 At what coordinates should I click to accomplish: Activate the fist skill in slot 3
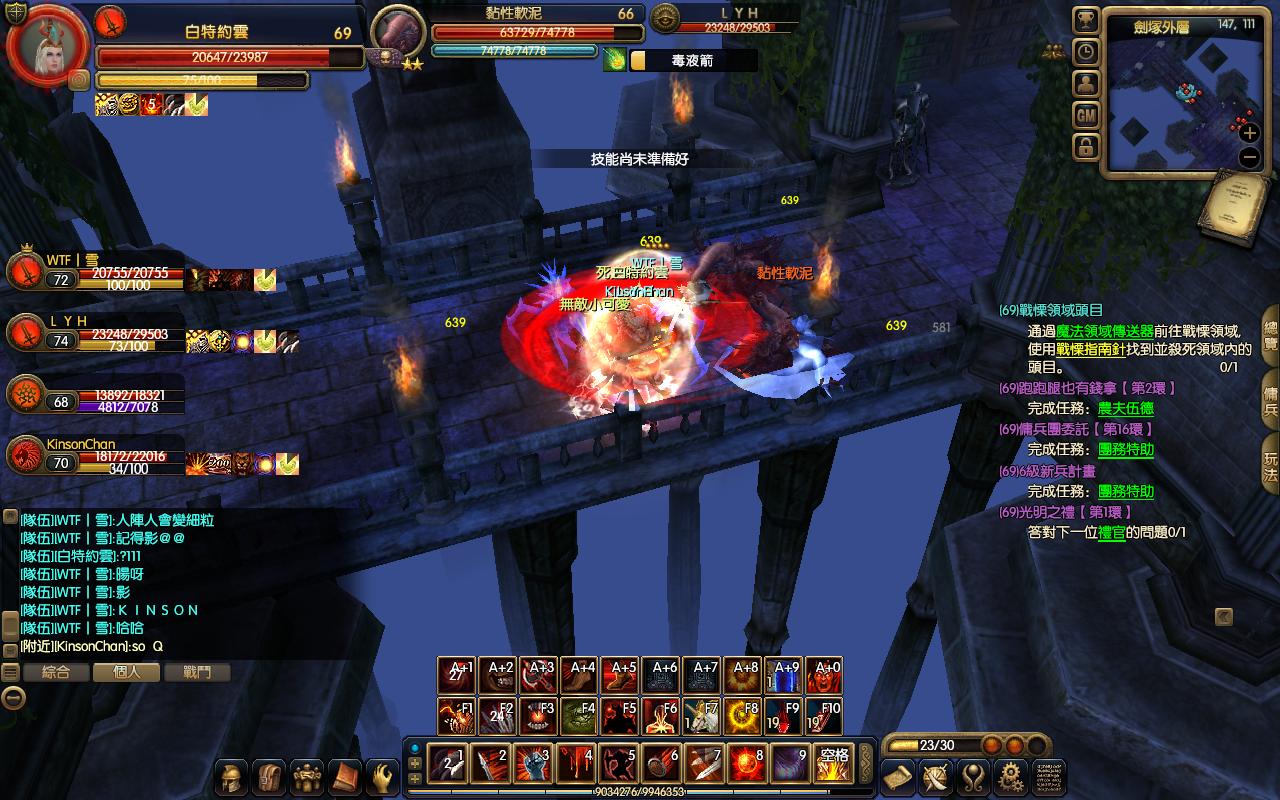[532, 764]
